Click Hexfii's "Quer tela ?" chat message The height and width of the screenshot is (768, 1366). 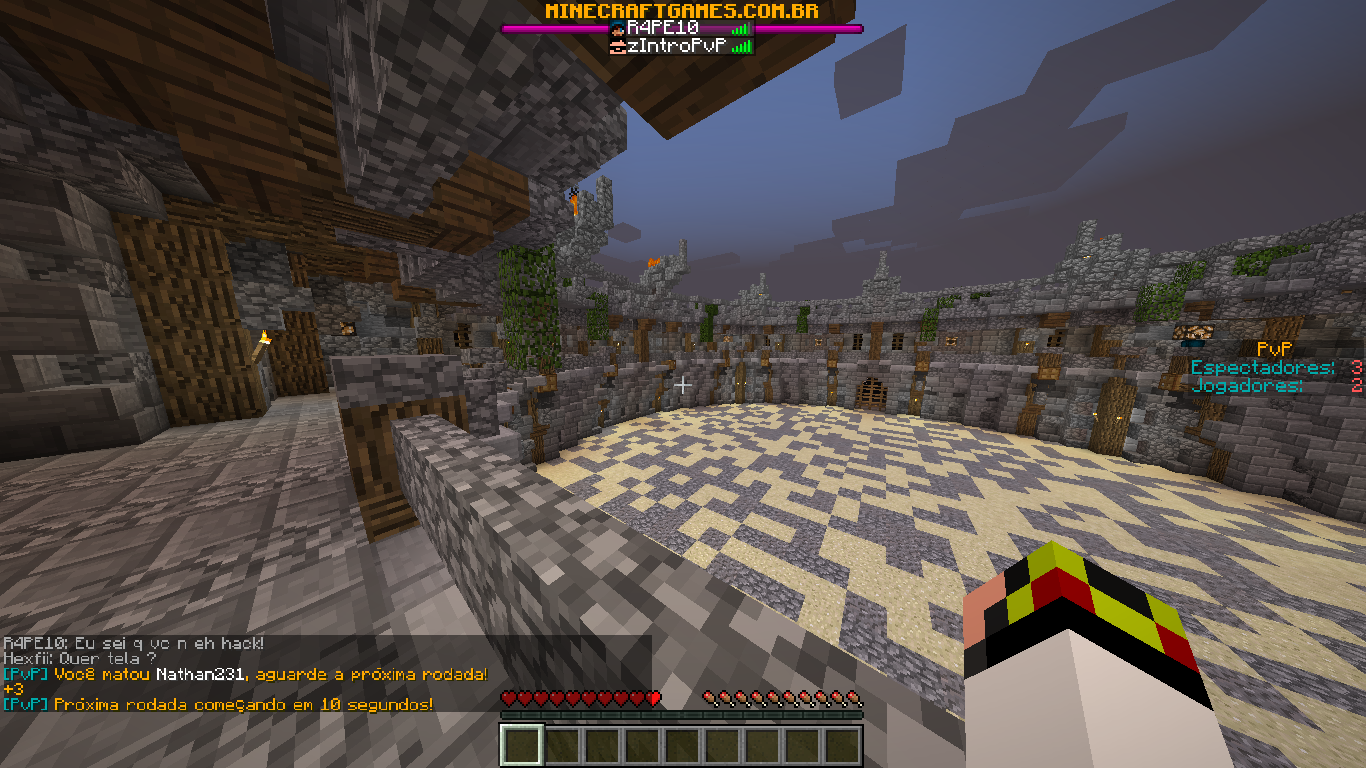(x=80, y=659)
